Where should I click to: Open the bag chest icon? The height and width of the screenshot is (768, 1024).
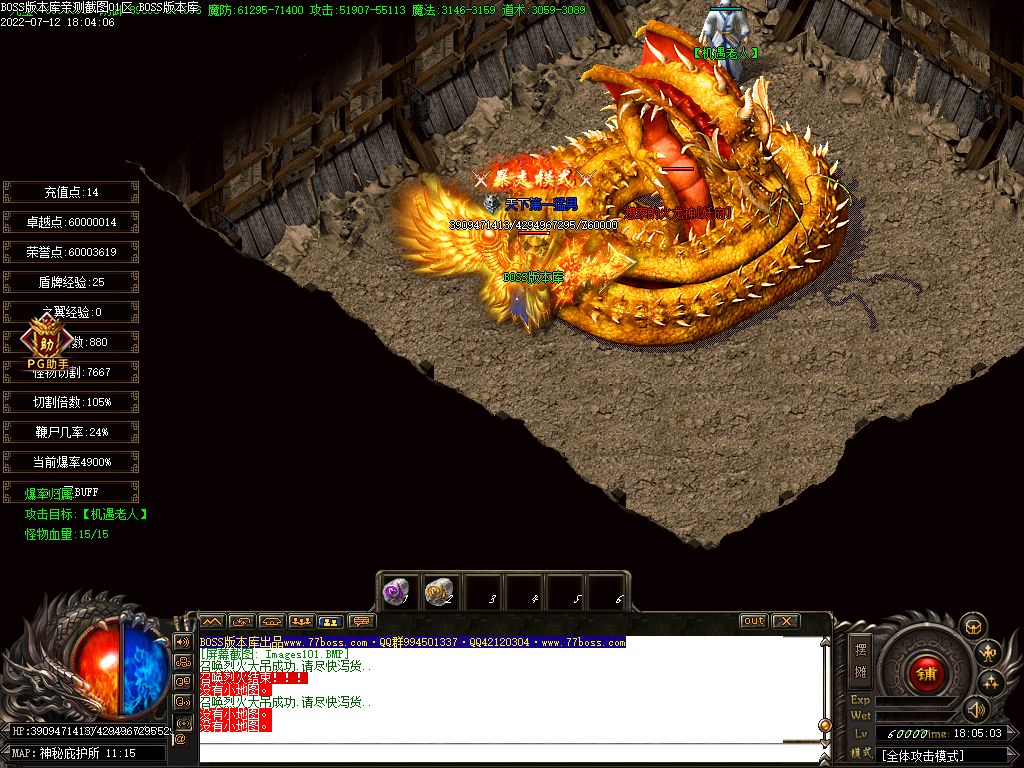[973, 627]
